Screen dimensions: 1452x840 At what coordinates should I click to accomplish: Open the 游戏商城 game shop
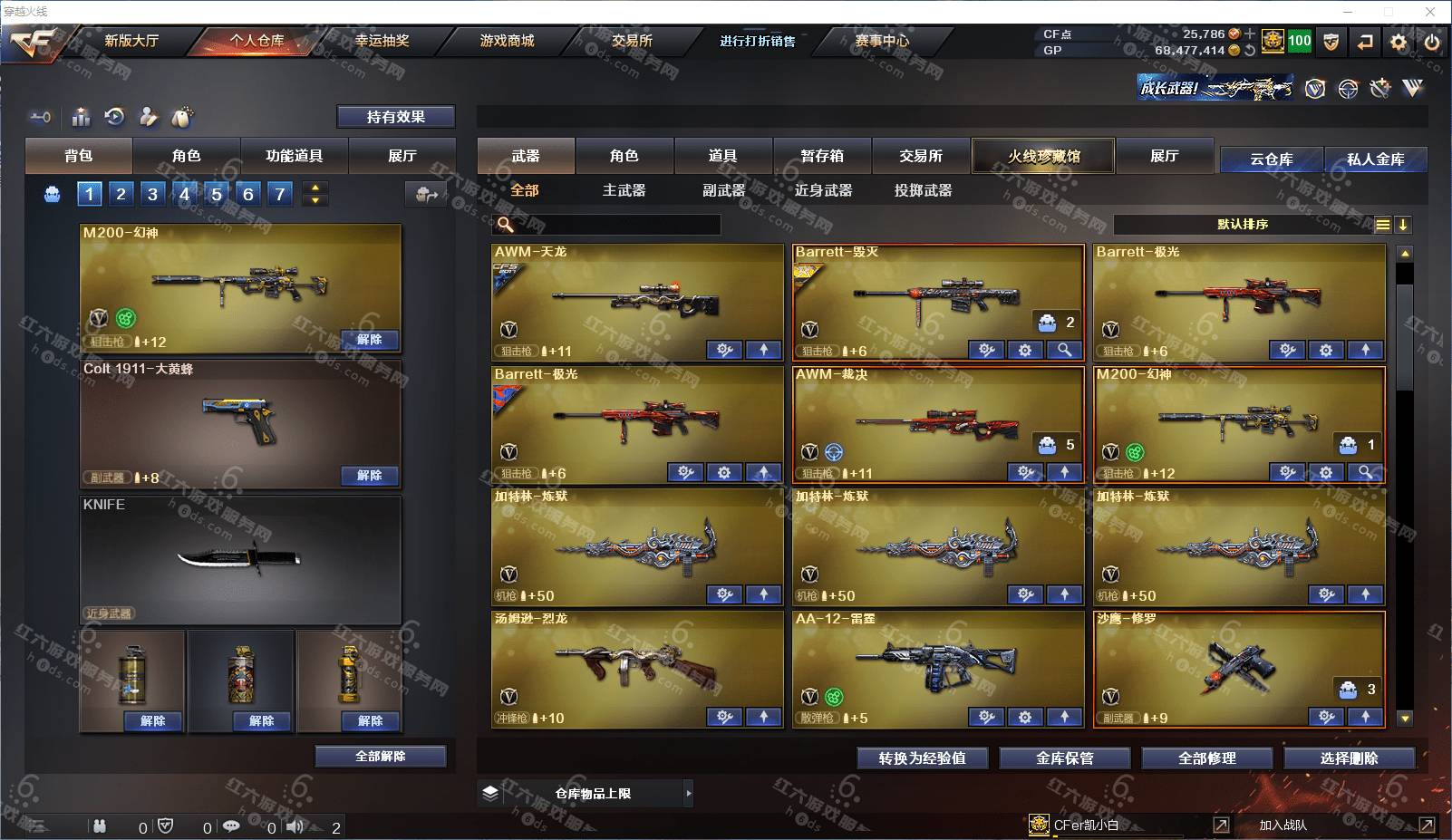tap(507, 41)
